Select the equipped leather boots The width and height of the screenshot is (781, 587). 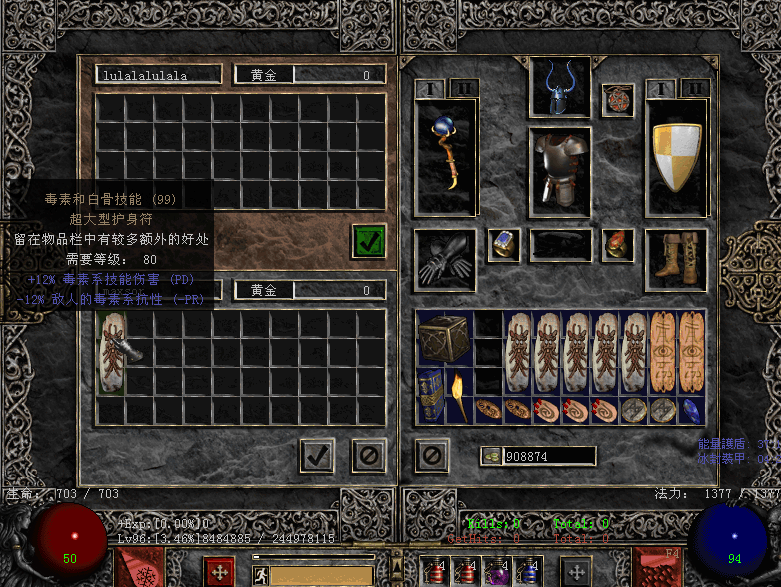[677, 258]
